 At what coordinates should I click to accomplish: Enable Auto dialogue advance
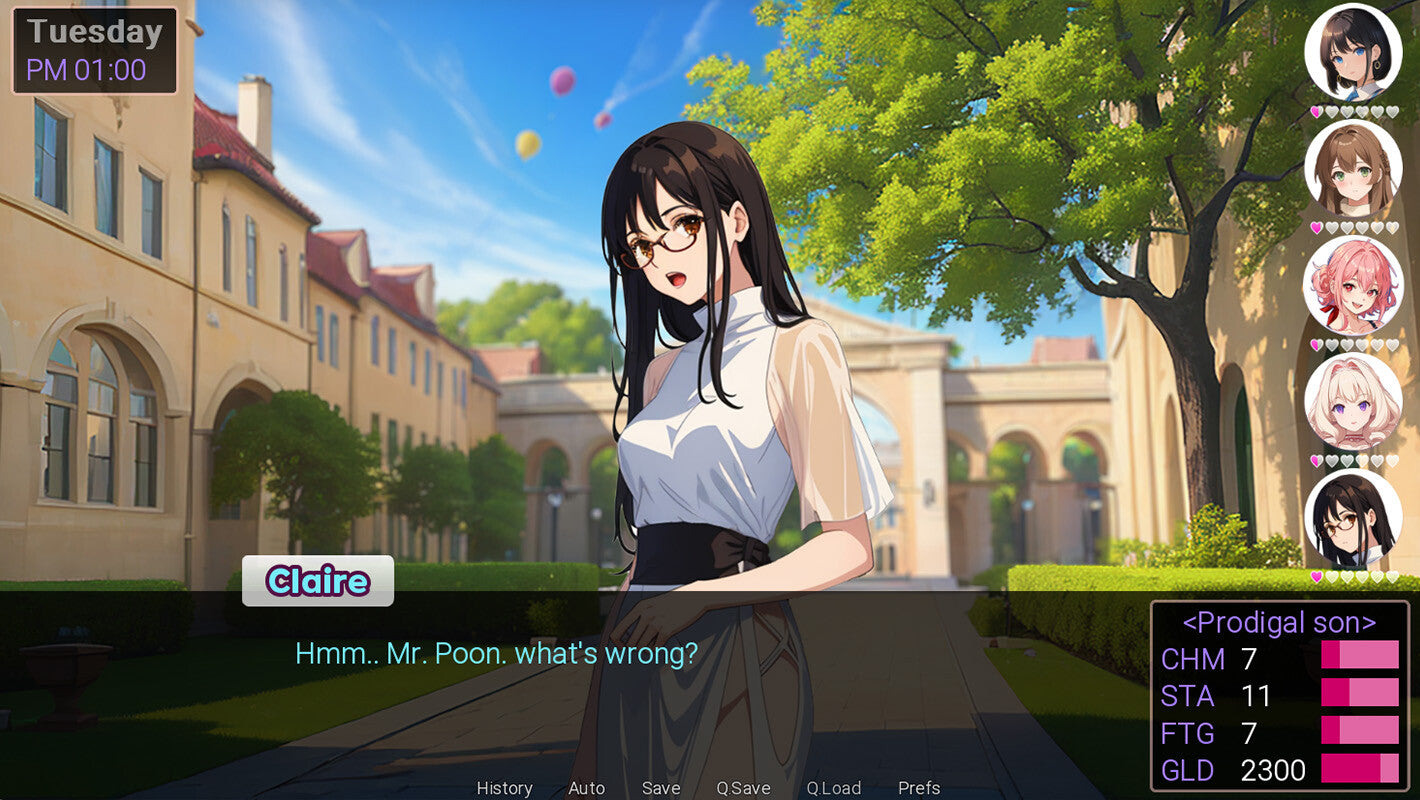586,788
